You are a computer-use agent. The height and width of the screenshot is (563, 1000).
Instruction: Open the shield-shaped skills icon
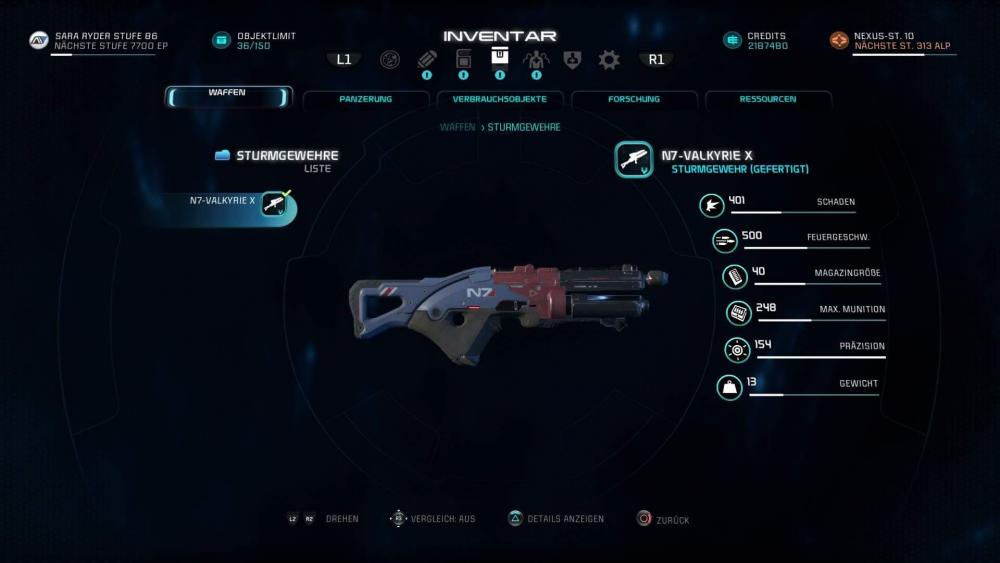(572, 60)
